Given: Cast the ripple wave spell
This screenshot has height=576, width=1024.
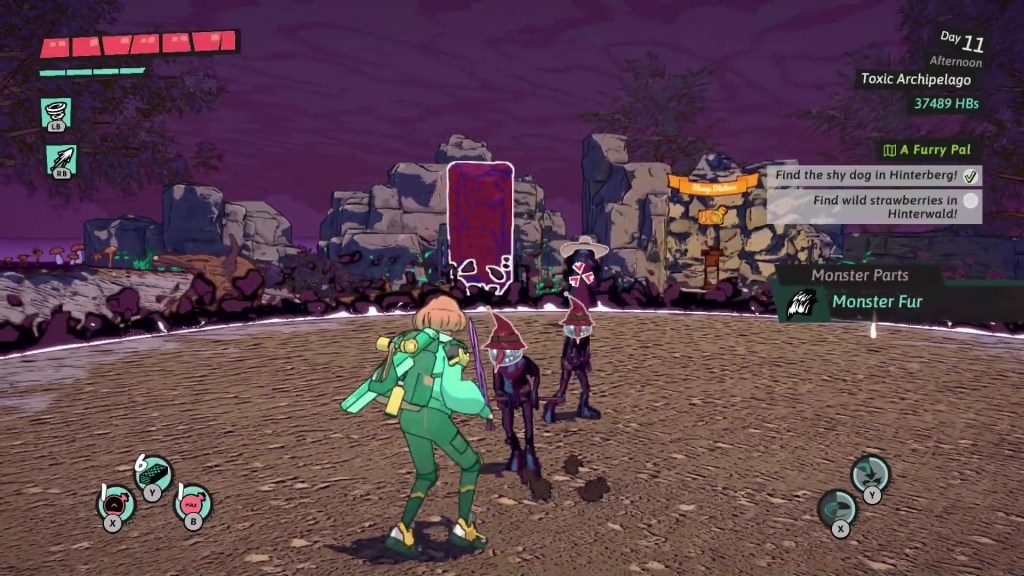Looking at the screenshot, I should click(837, 507).
